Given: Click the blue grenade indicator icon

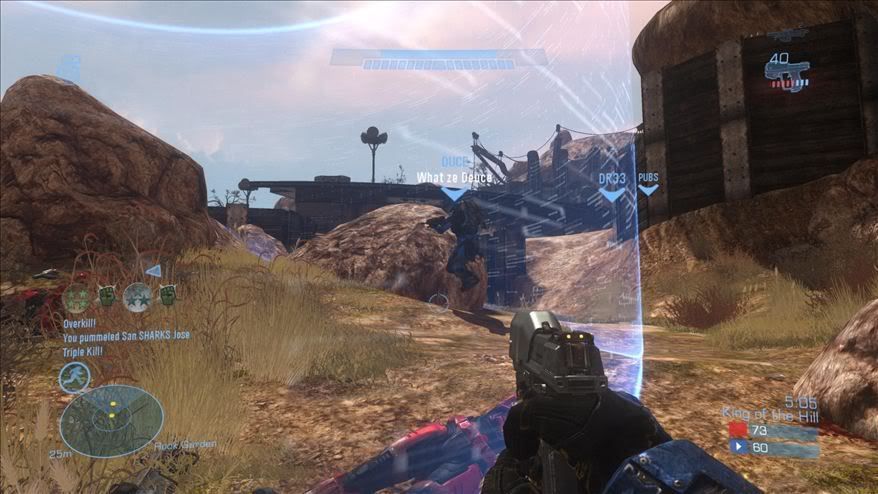Looking at the screenshot, I should (68, 67).
